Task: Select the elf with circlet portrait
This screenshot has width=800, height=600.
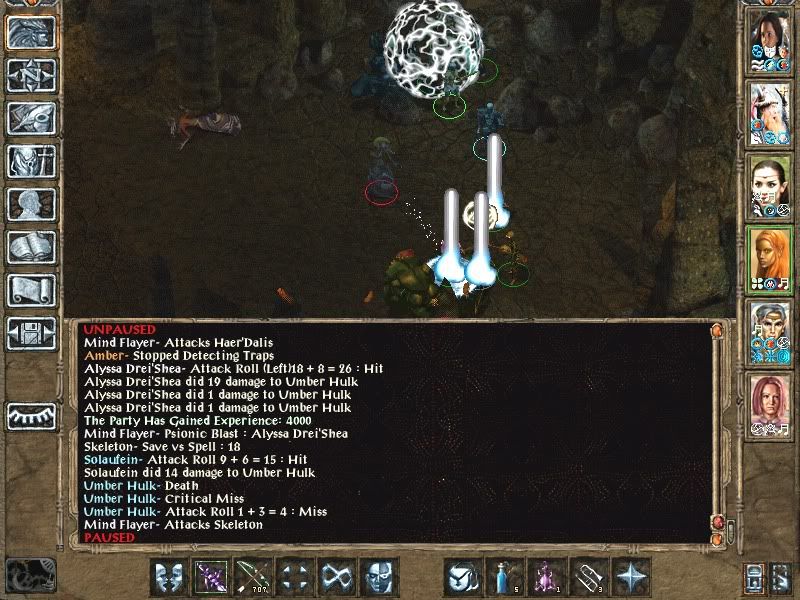Action: 769,187
